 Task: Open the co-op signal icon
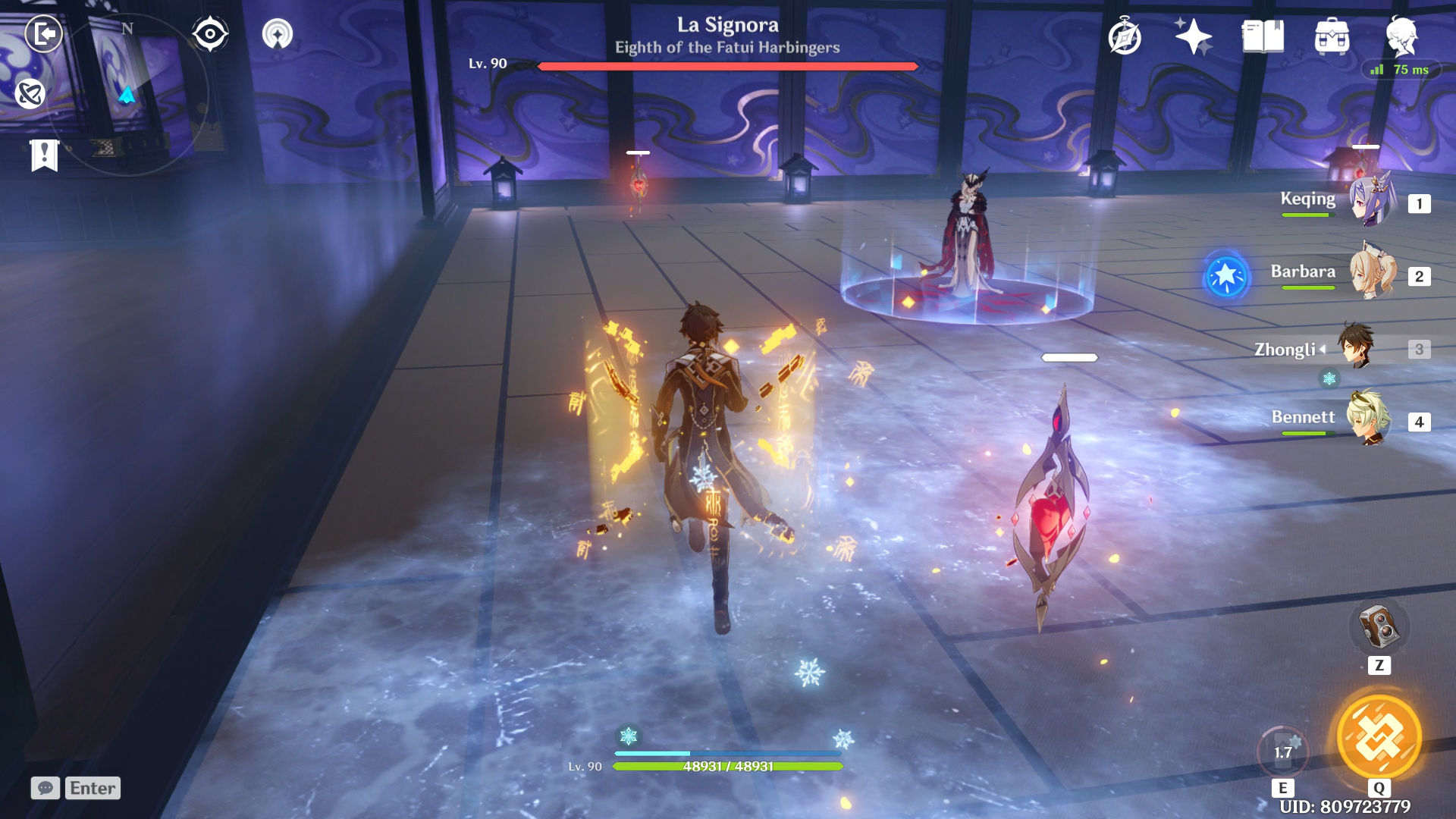(278, 34)
